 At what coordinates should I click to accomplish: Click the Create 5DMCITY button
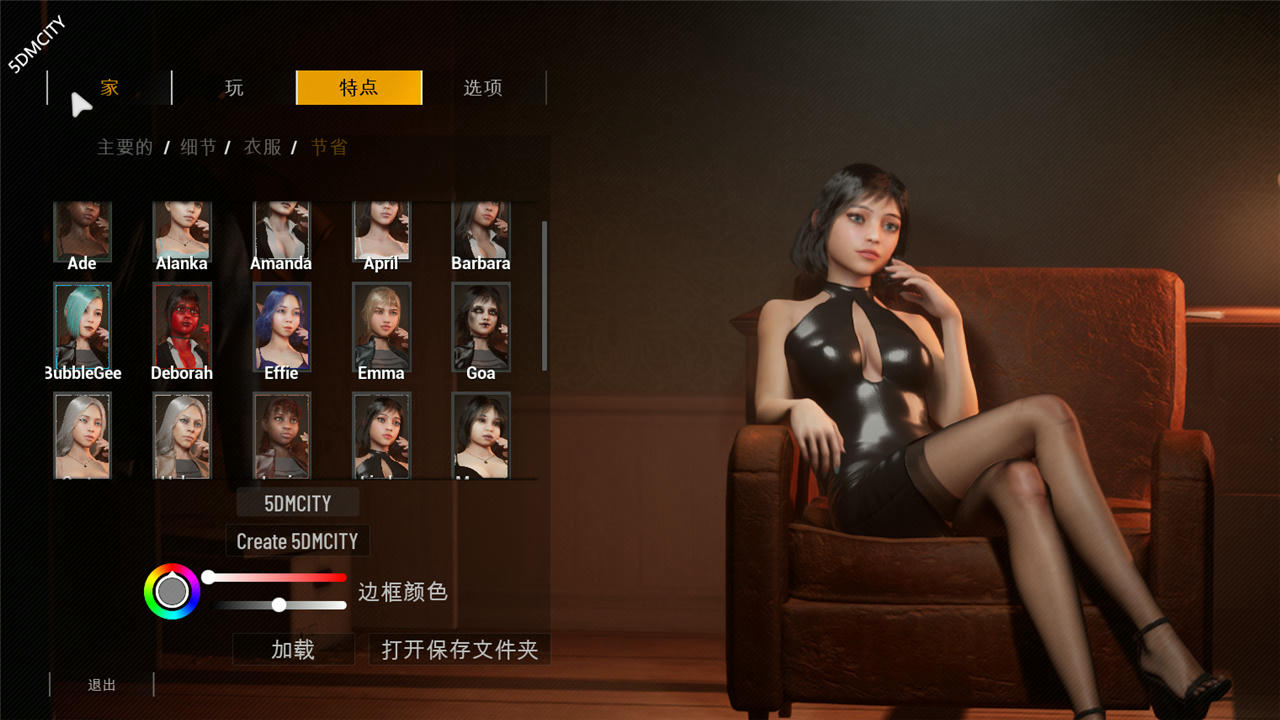click(297, 541)
